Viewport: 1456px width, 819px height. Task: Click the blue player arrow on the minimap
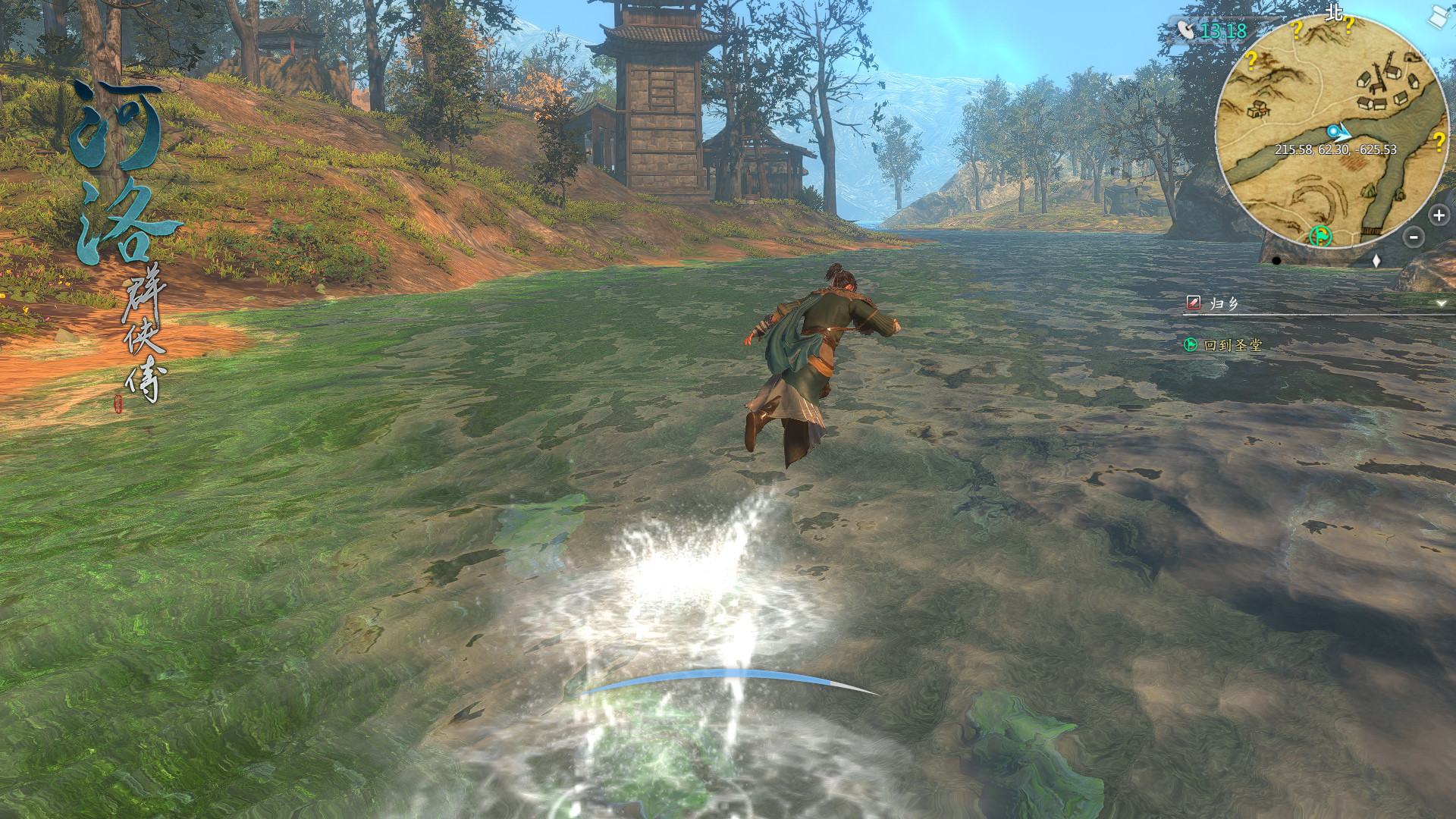point(1338,131)
